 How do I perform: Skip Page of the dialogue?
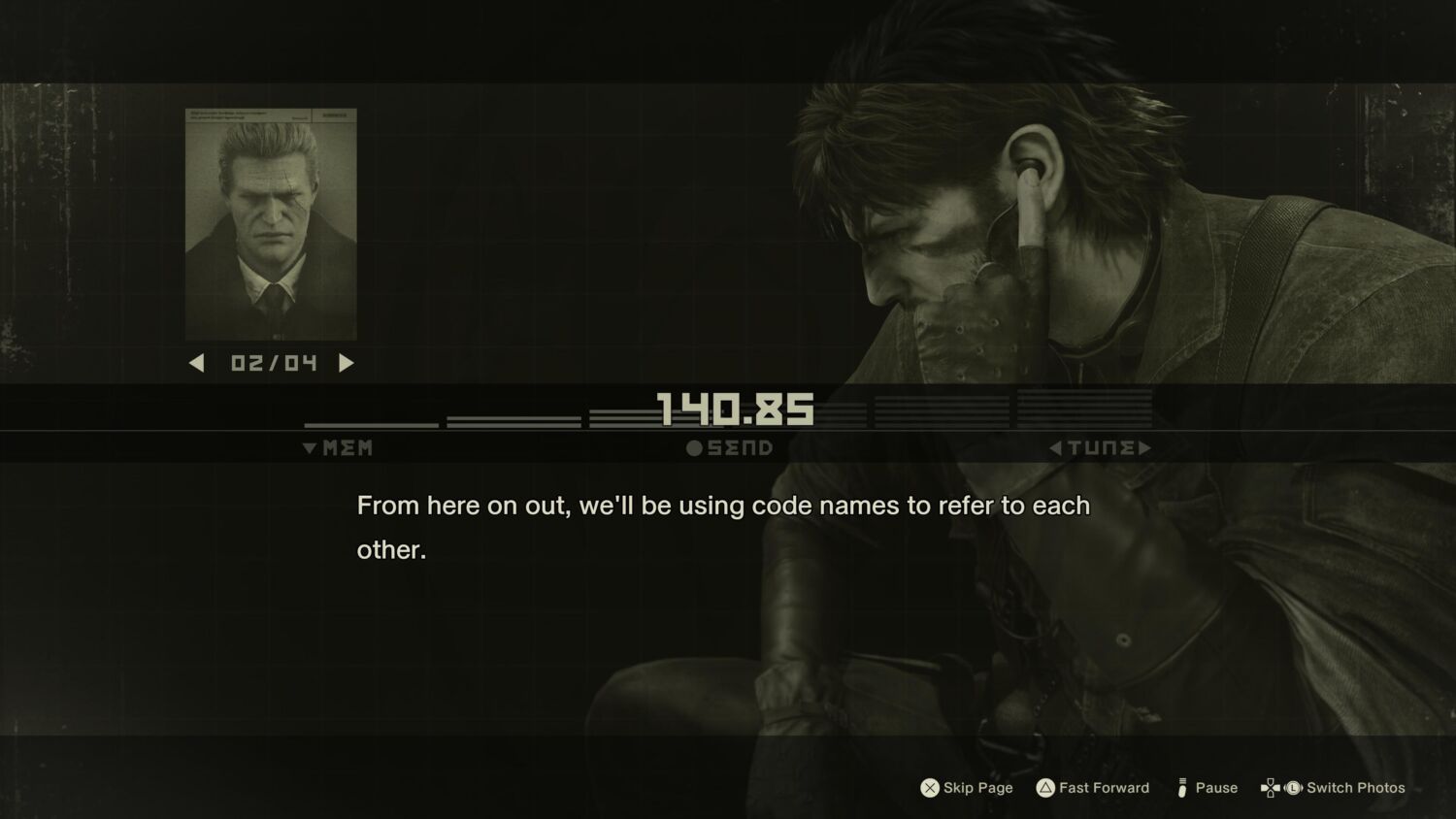tap(967, 788)
